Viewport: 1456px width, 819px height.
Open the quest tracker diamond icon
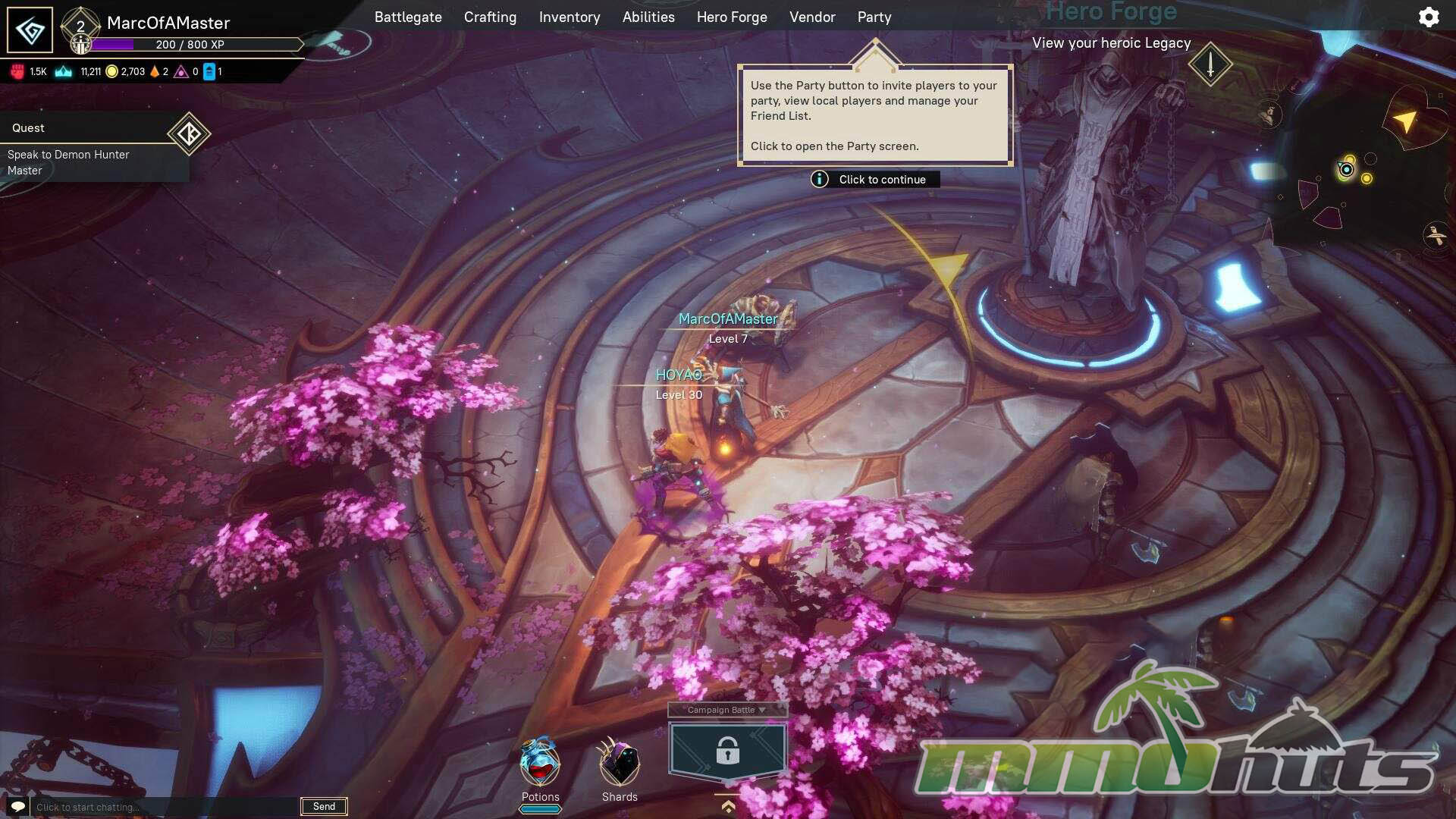coord(188,134)
